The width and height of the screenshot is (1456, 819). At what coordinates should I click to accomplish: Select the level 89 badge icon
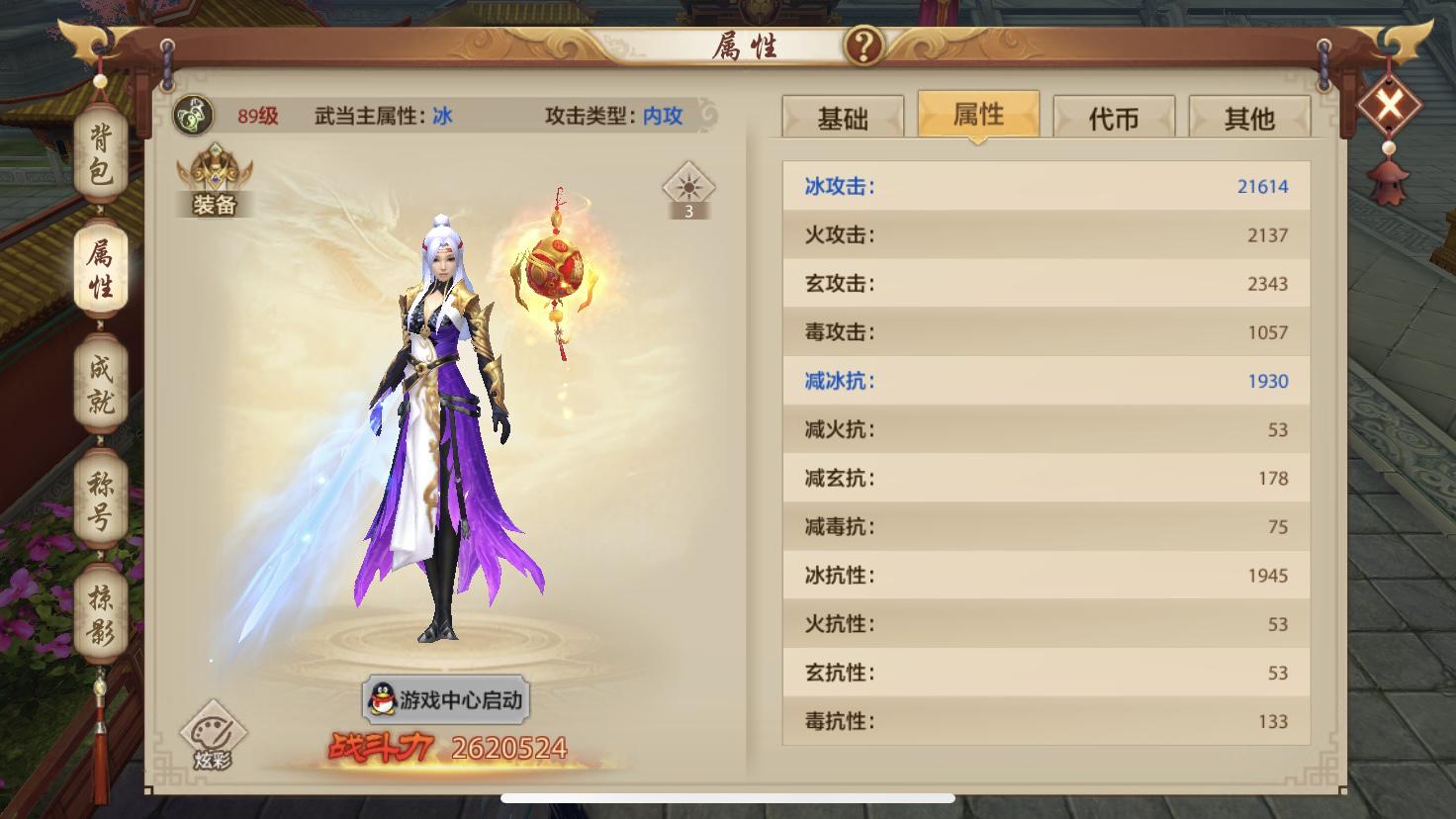point(194,115)
